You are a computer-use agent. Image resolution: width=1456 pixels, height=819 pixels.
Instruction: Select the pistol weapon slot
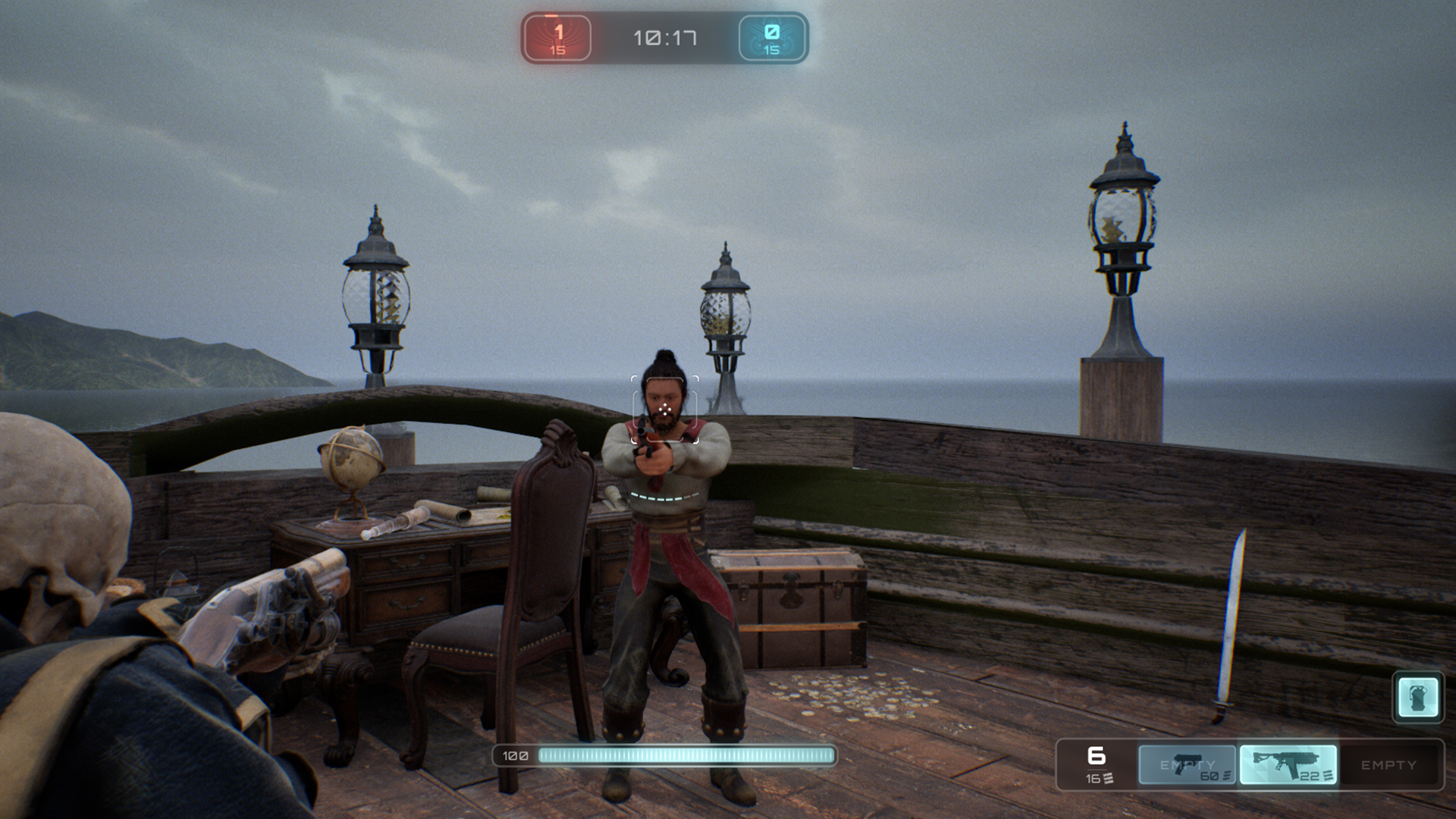[x=1187, y=764]
